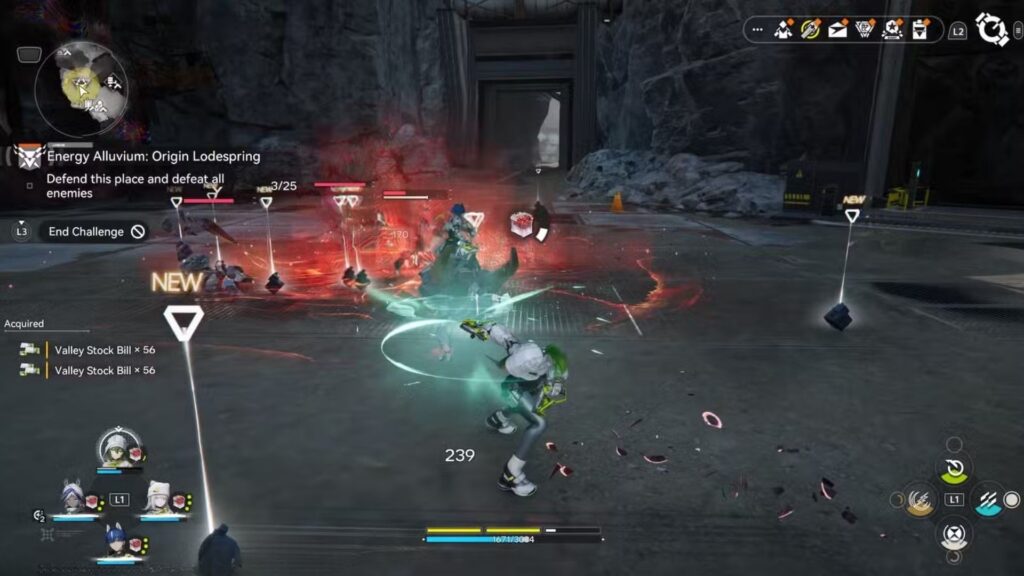The image size is (1024, 576).
Task: Select the horned purple-haired operator portrait
Action: [72, 499]
